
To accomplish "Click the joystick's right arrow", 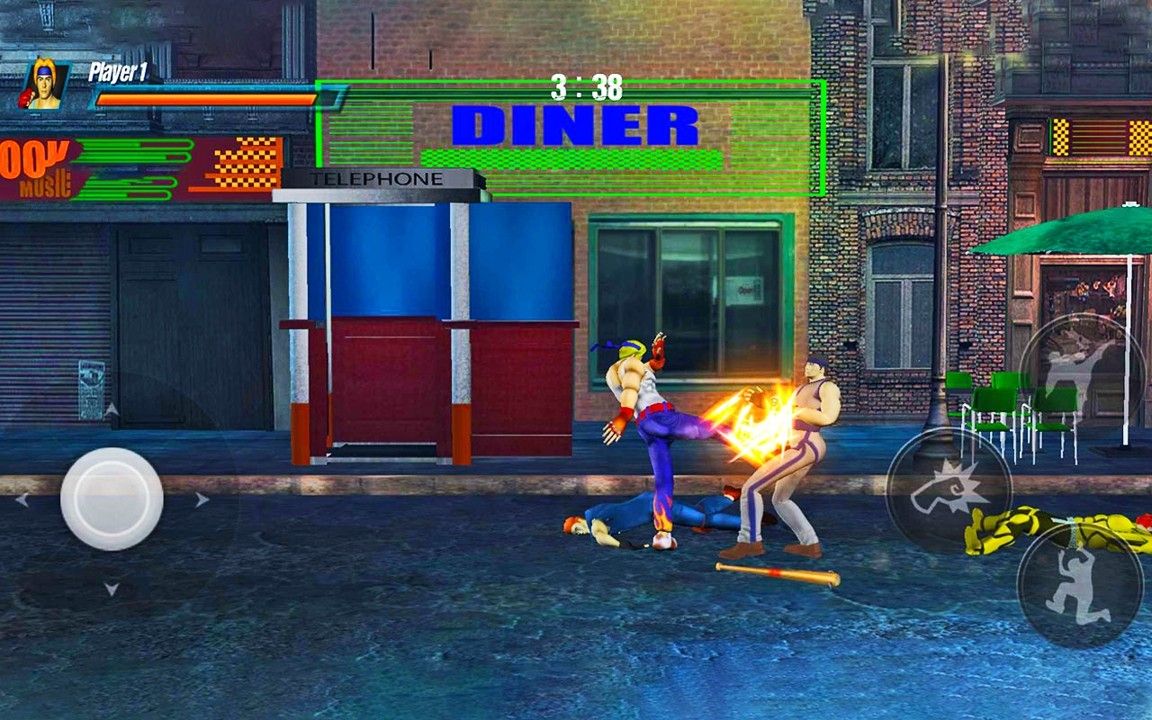I will click(203, 499).
